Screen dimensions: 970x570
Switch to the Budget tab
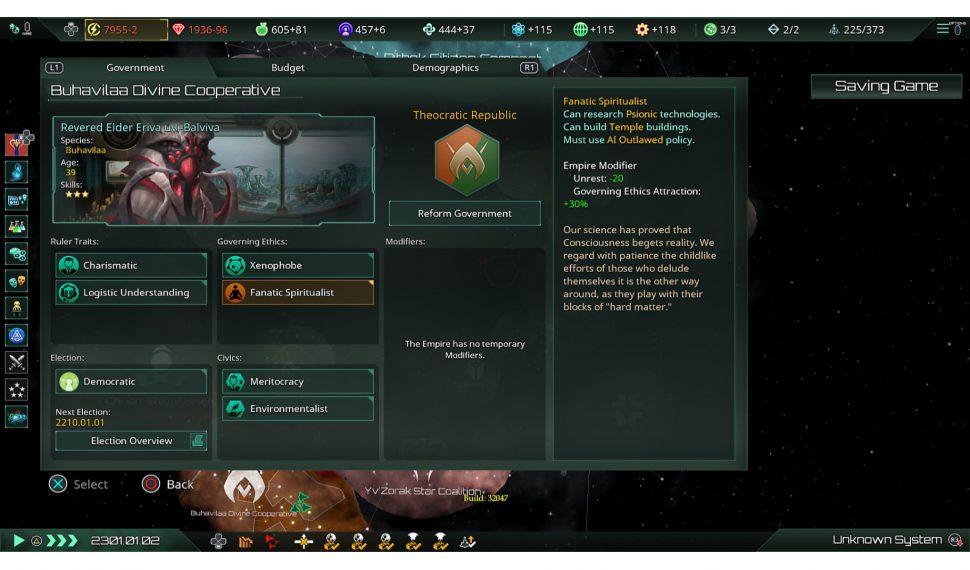point(288,68)
